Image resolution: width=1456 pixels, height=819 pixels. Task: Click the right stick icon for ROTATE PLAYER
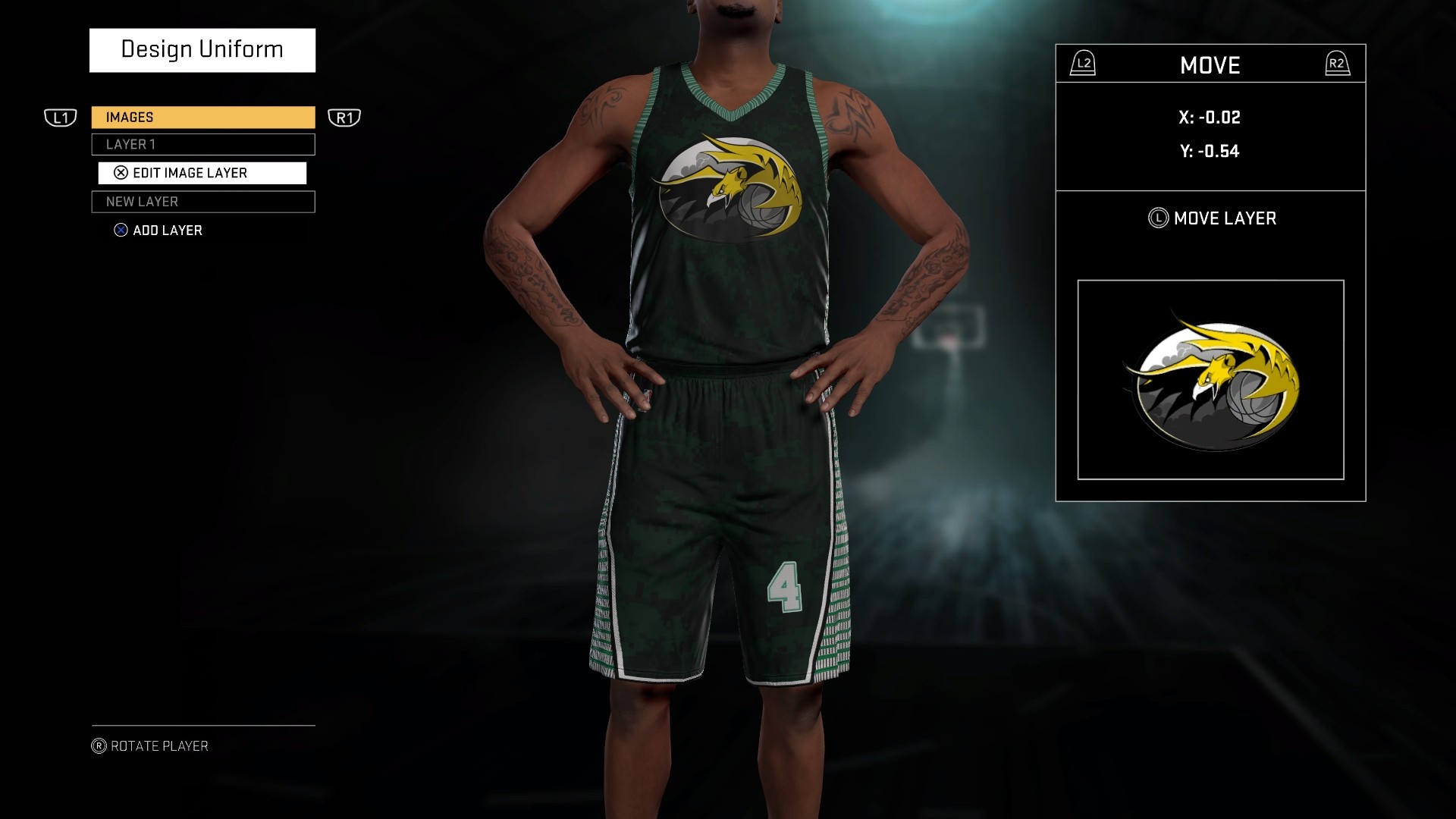101,745
